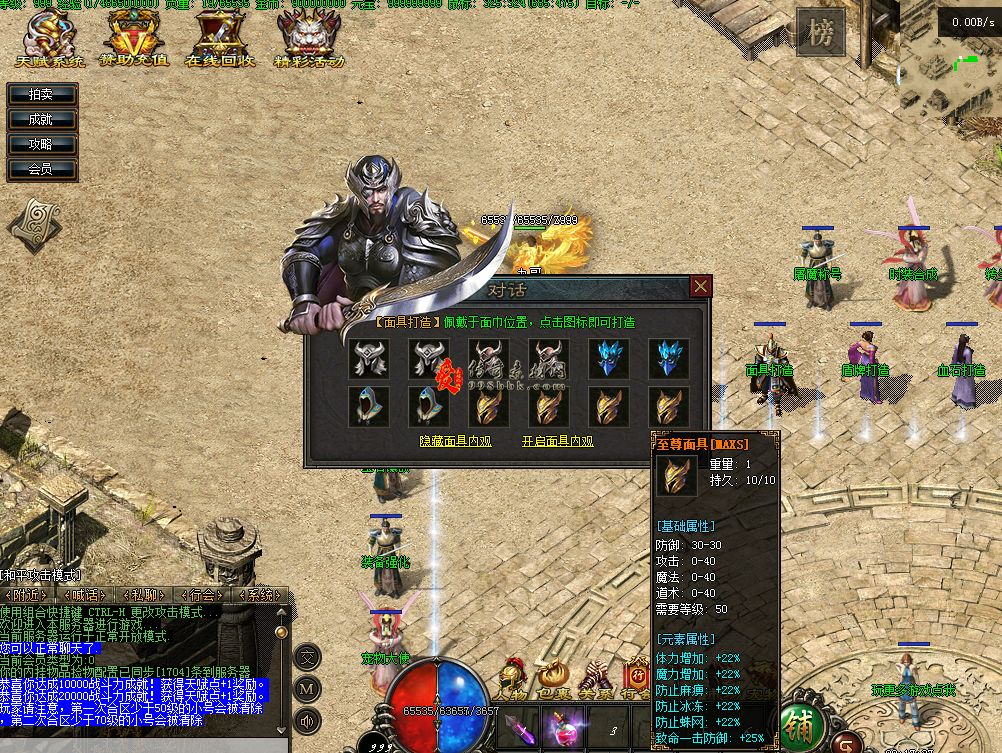1002x753 pixels.
Task: Open the 攻略 guide button
Action: [x=41, y=144]
